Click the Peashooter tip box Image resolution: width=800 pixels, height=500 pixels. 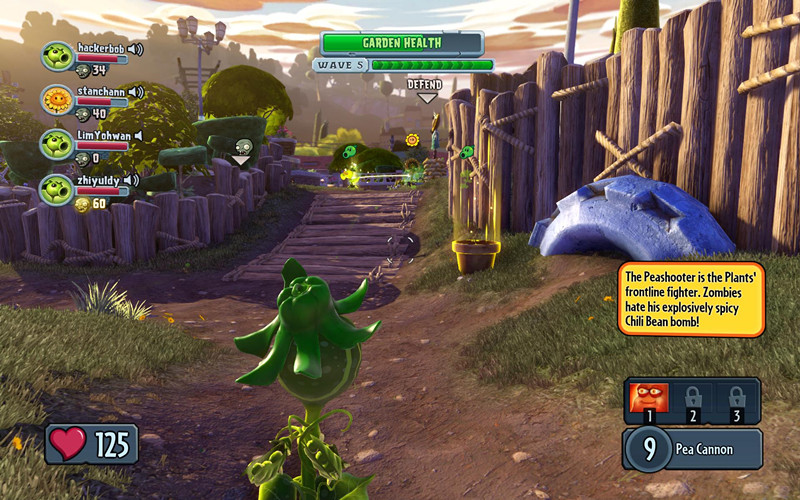pos(692,299)
